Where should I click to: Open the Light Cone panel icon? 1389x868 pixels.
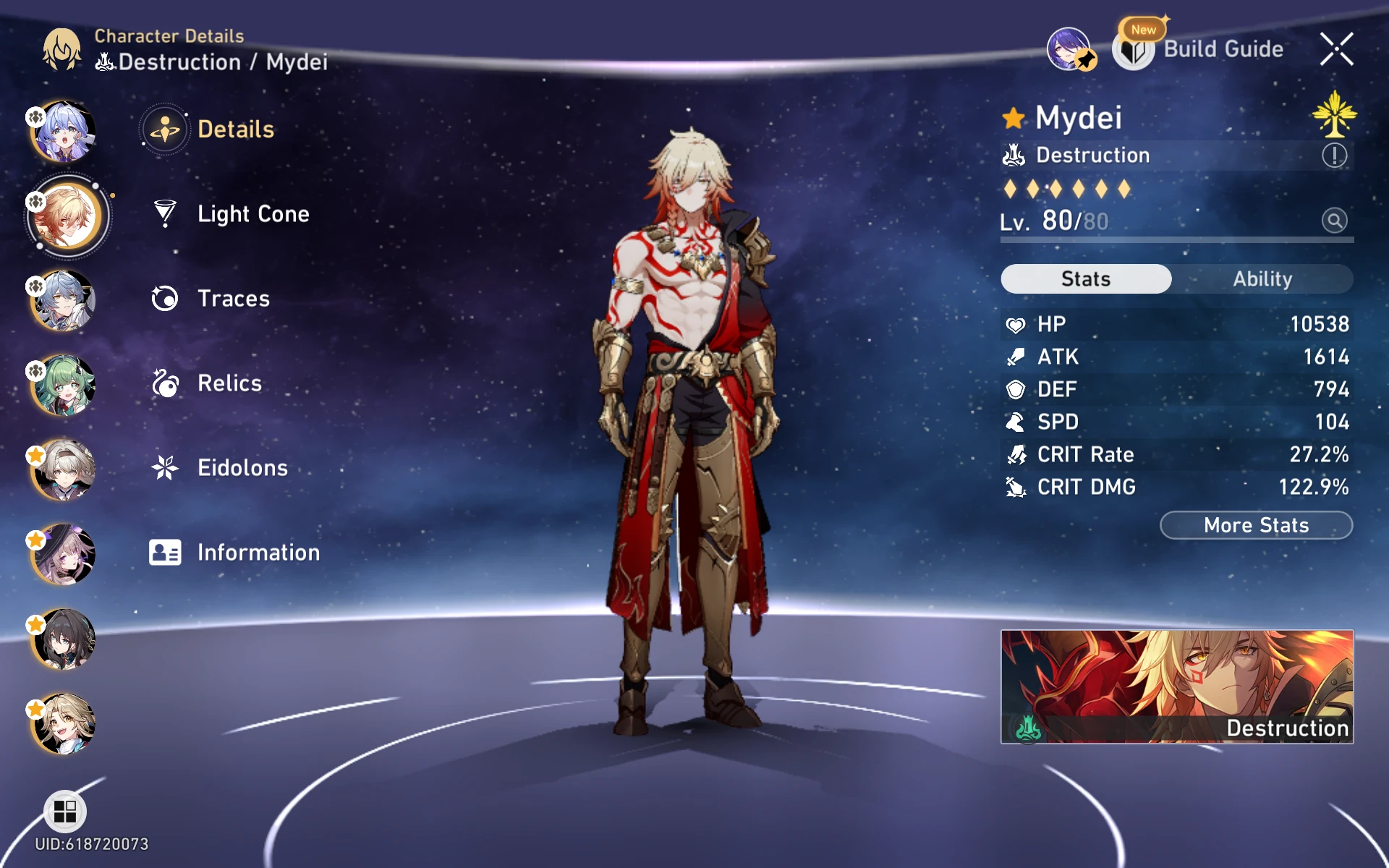pyautogui.click(x=166, y=213)
